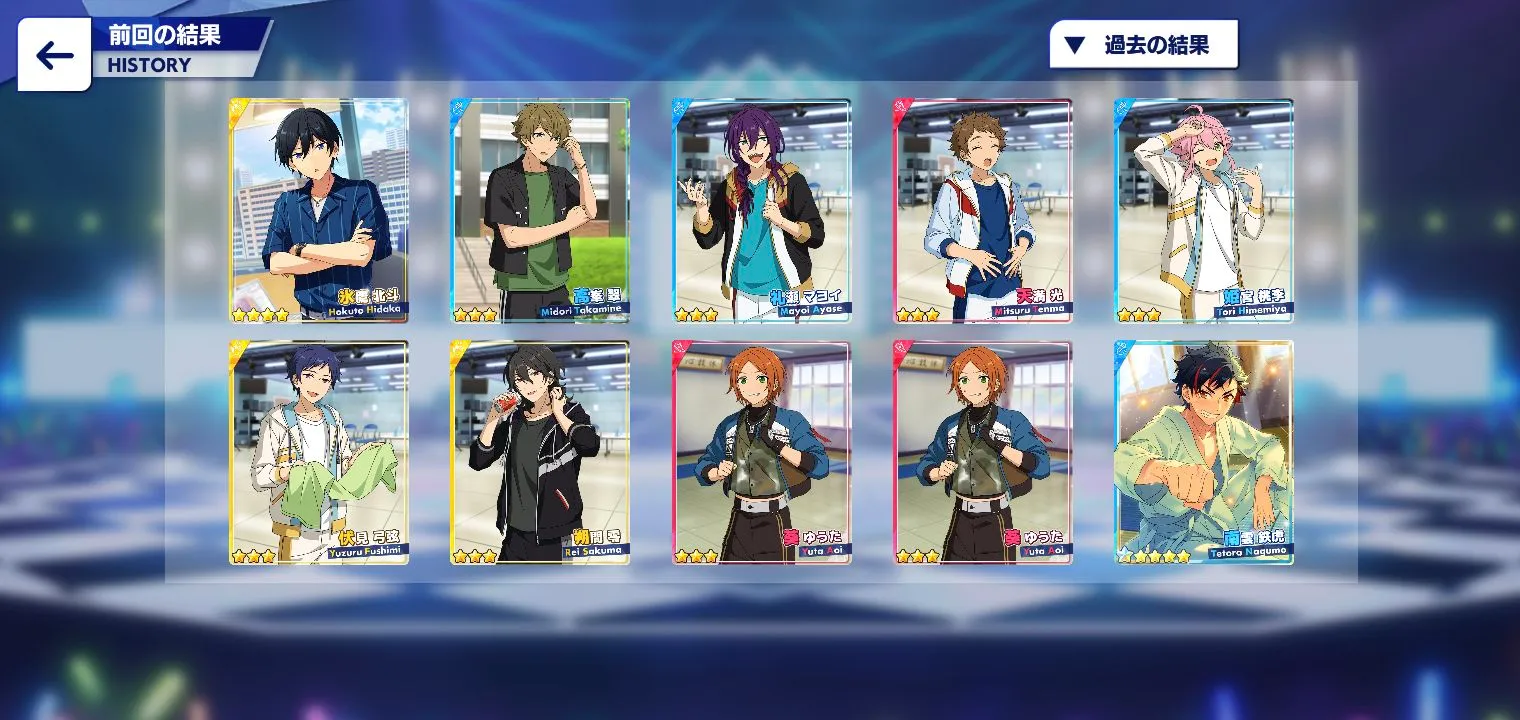This screenshot has width=1520, height=720.
Task: View the Rei Sakuma card
Action: [540, 452]
